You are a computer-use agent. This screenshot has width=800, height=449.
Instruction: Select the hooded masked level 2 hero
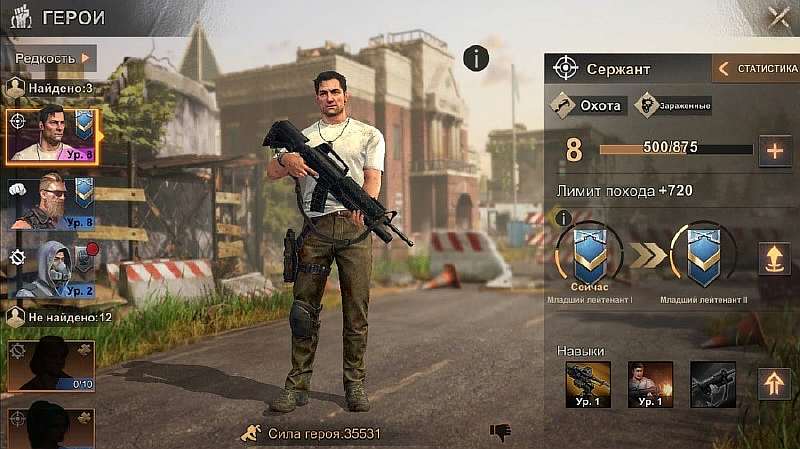tap(50, 270)
